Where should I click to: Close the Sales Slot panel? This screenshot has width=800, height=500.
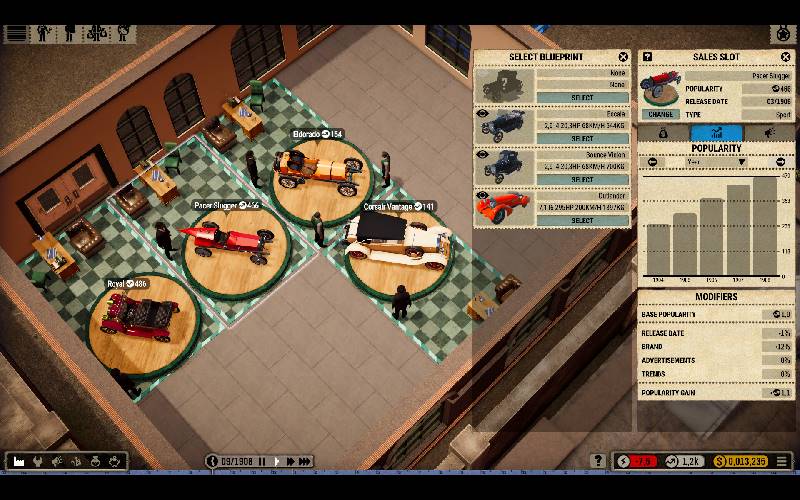coord(786,57)
